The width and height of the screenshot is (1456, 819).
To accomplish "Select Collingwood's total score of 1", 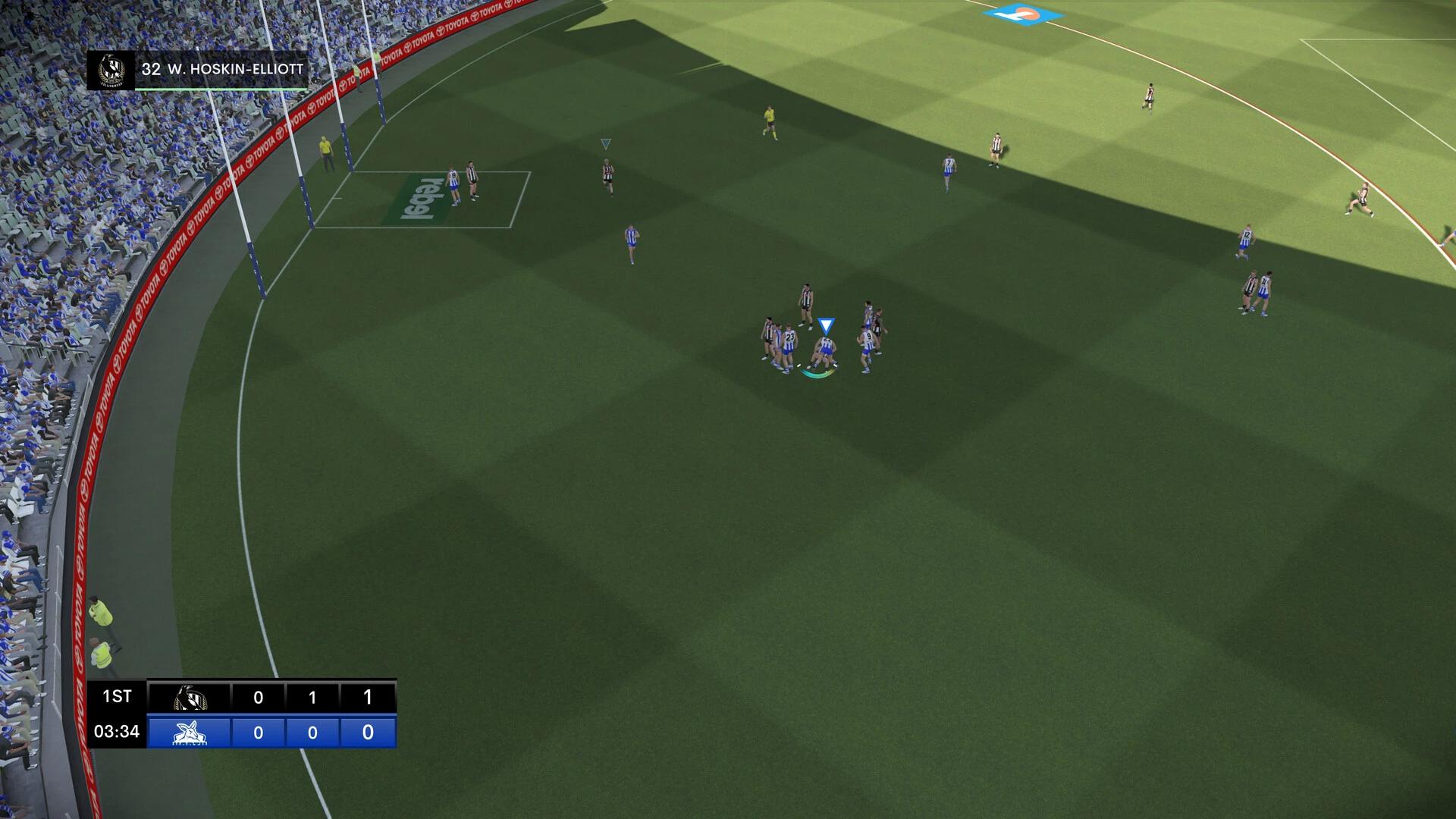I will point(369,696).
